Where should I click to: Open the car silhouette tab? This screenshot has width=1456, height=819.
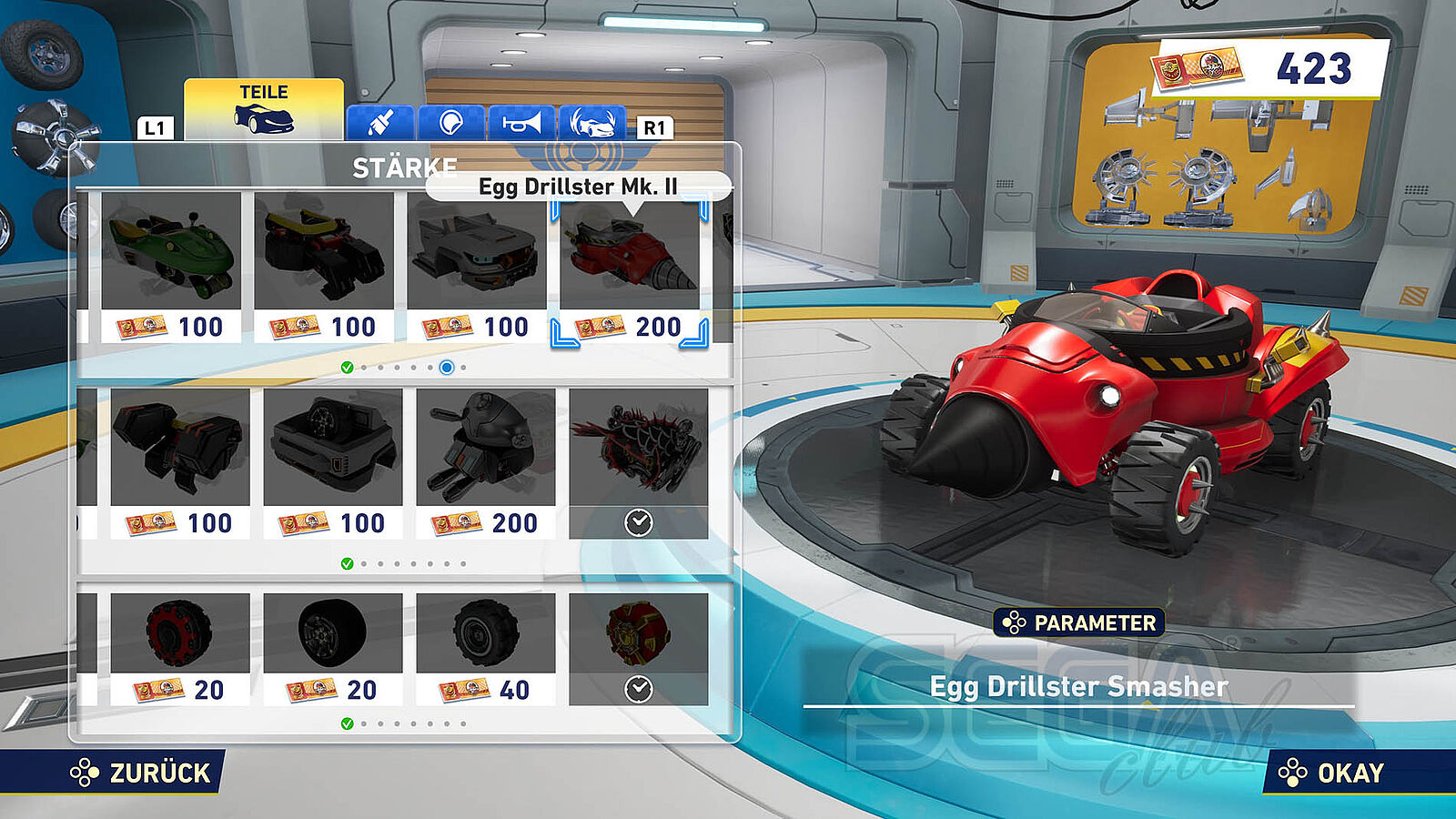[x=592, y=123]
